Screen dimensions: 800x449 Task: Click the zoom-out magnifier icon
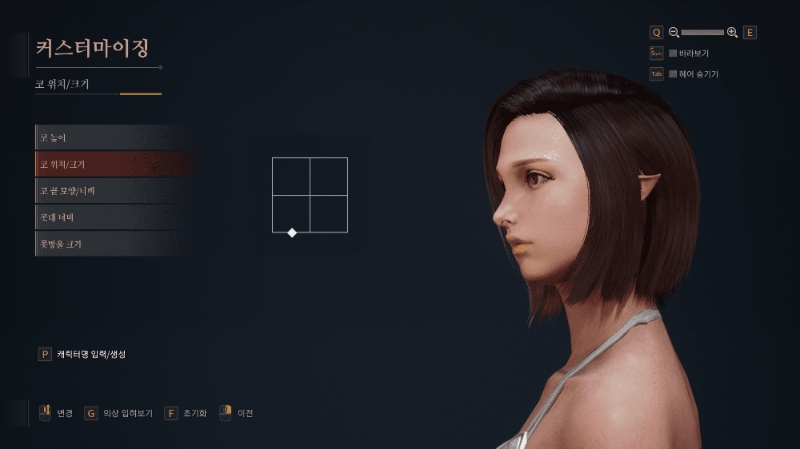pyautogui.click(x=674, y=32)
